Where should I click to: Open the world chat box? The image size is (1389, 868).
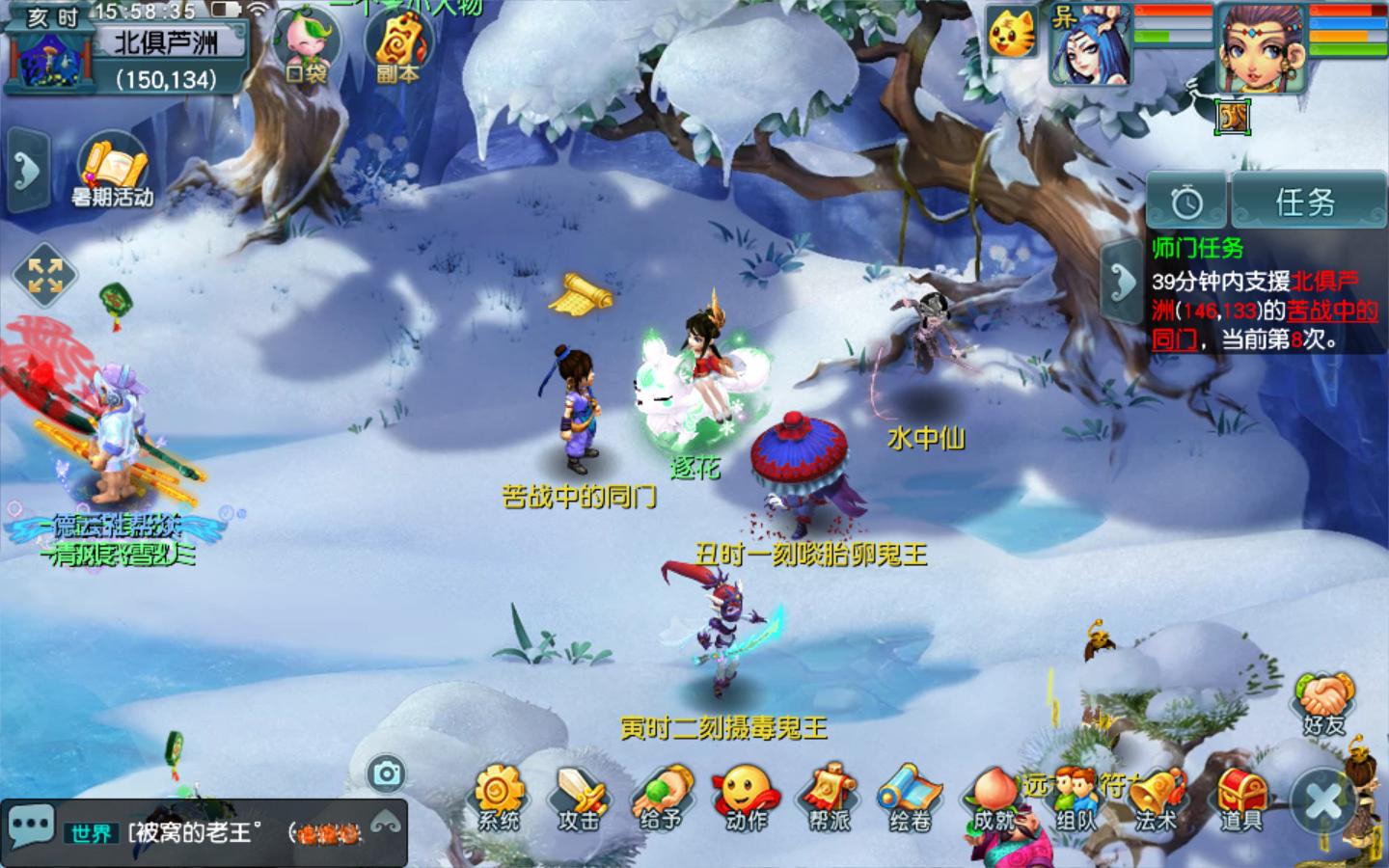pos(203,831)
